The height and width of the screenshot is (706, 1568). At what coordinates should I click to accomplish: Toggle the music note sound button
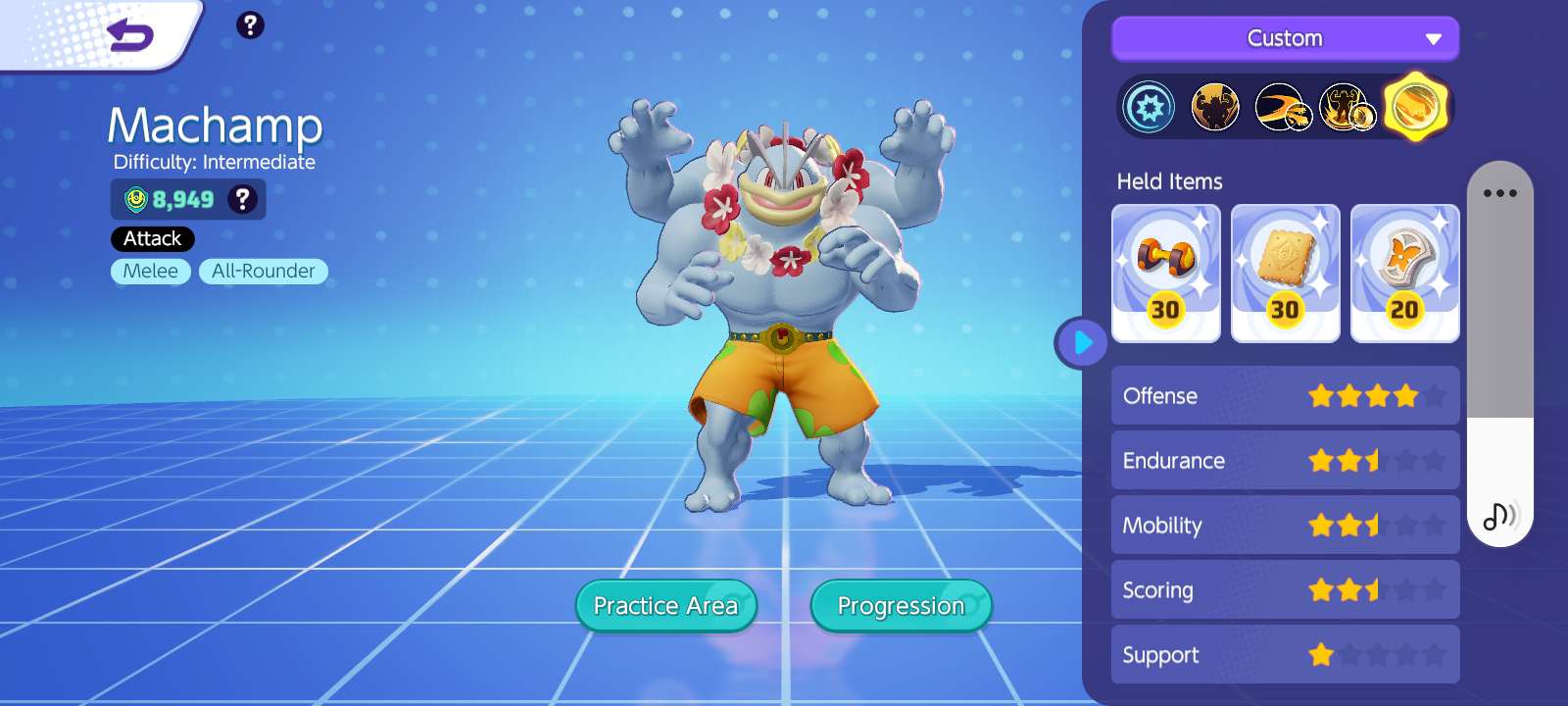[1499, 515]
